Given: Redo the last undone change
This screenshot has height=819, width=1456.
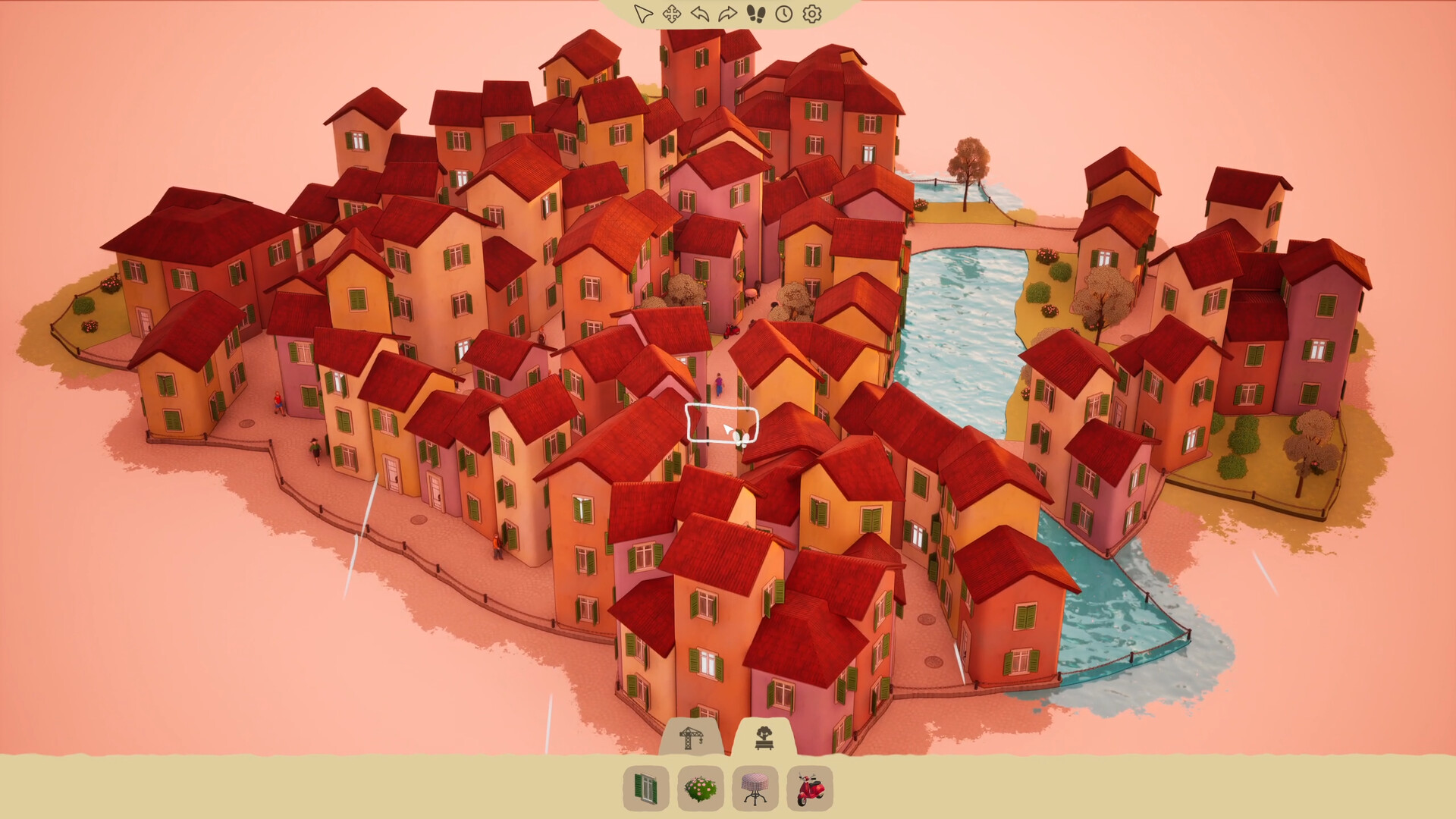Looking at the screenshot, I should pyautogui.click(x=726, y=13).
